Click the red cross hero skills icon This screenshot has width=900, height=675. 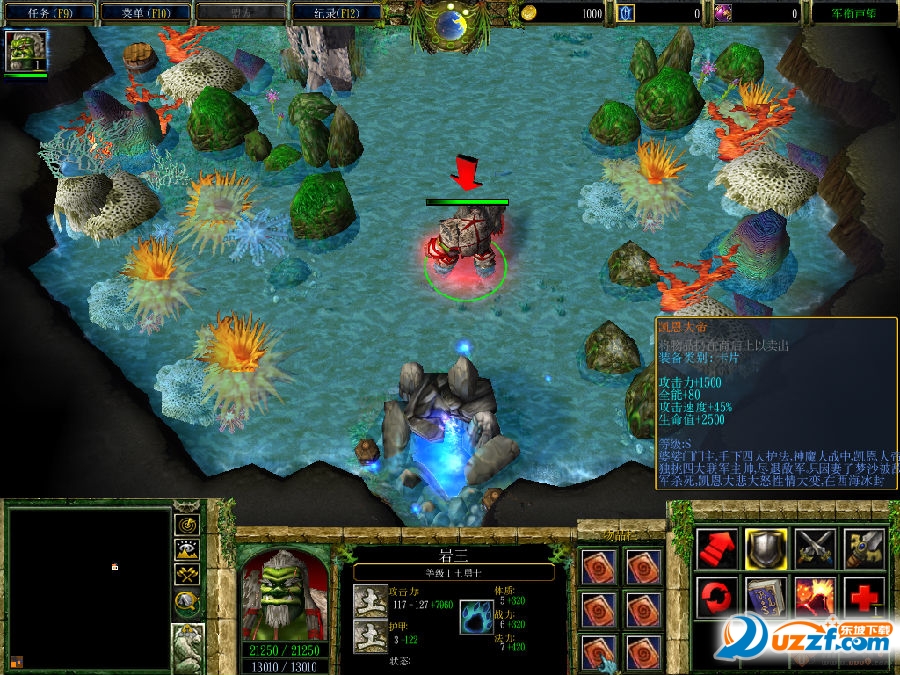point(864,598)
